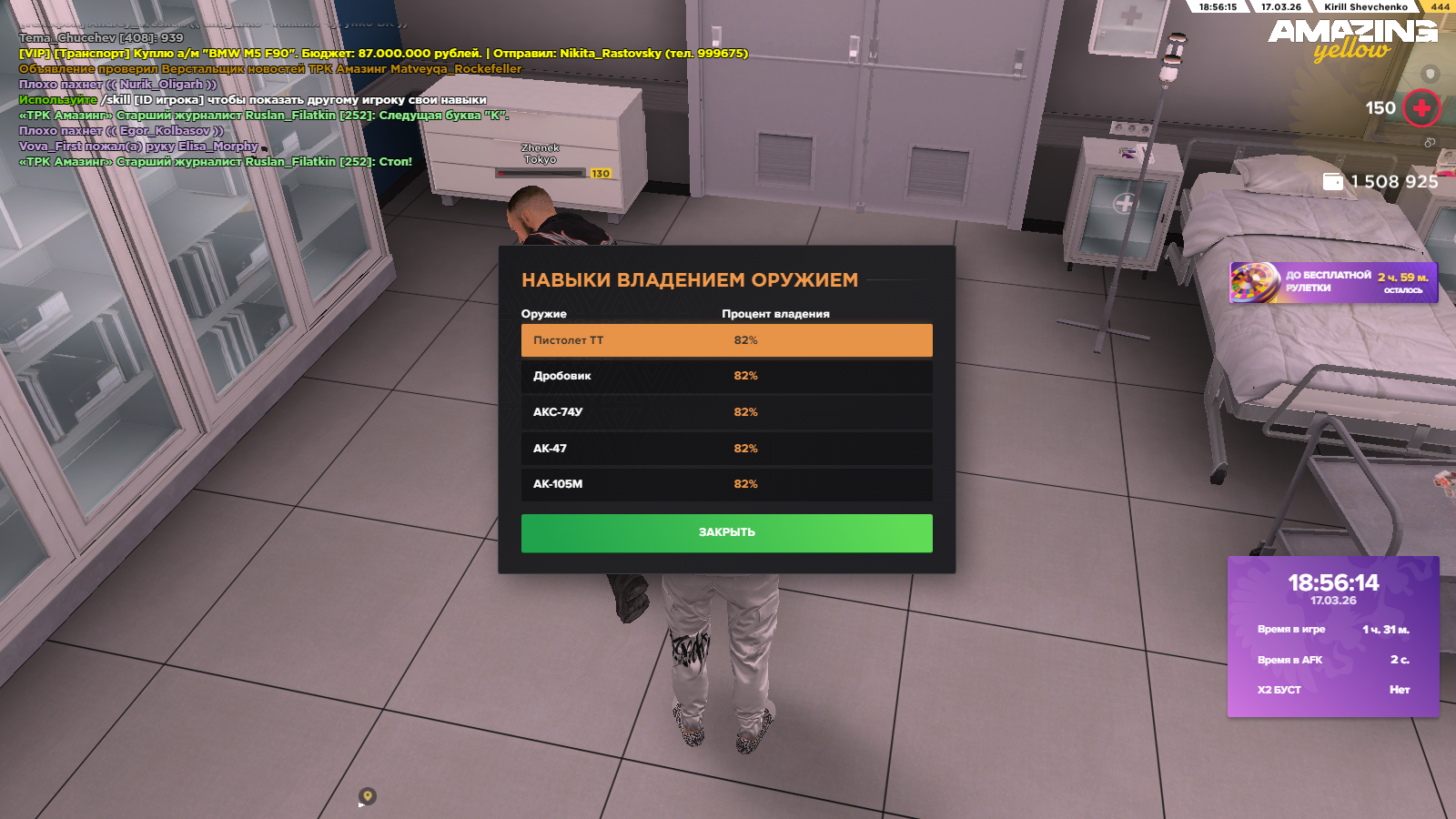Image resolution: width=1456 pixels, height=819 pixels.
Task: Select the Пистолет ТТ skill row
Action: (x=726, y=340)
